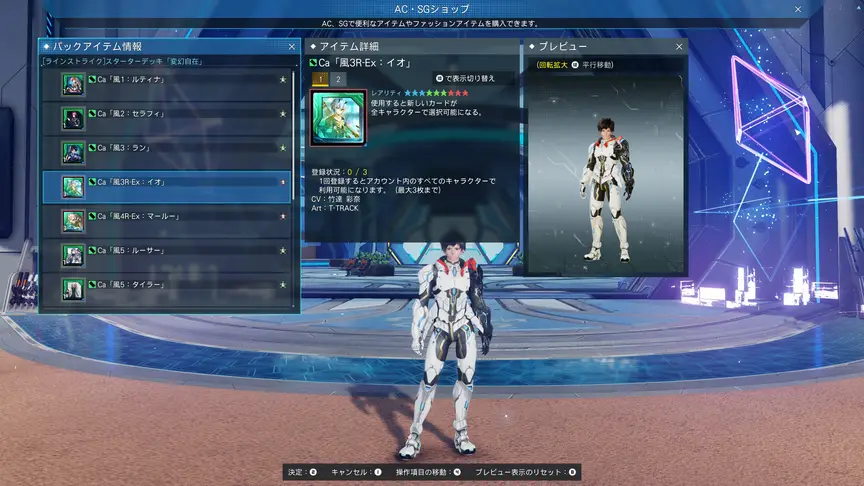Click the イオ card thumbnail in item details

pyautogui.click(x=338, y=119)
